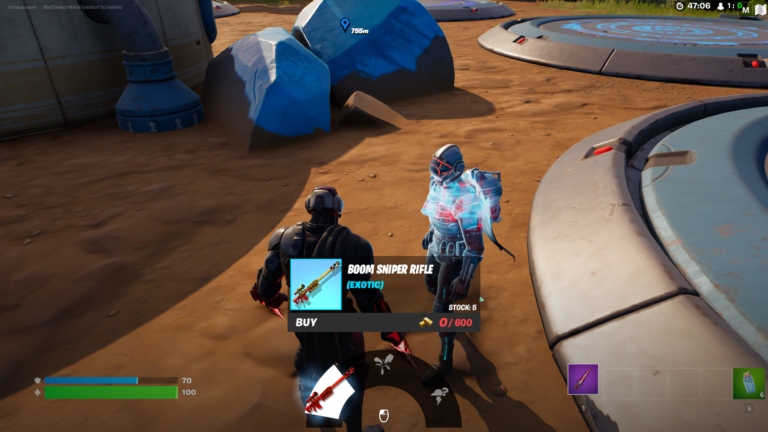Open the map from the map icon
The height and width of the screenshot is (432, 768).
[758, 7]
